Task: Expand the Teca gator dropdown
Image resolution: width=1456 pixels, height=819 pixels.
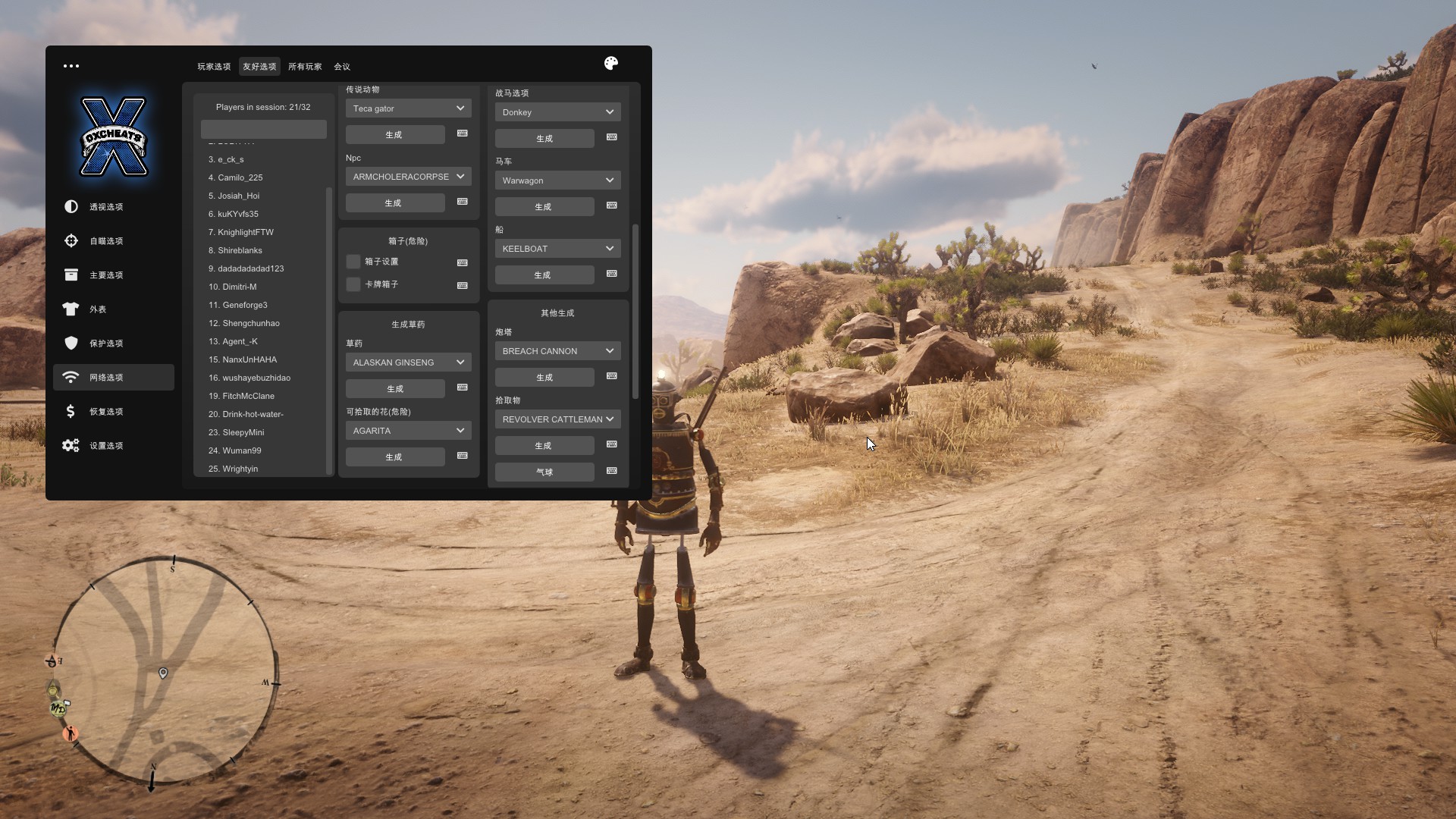Action: [408, 108]
